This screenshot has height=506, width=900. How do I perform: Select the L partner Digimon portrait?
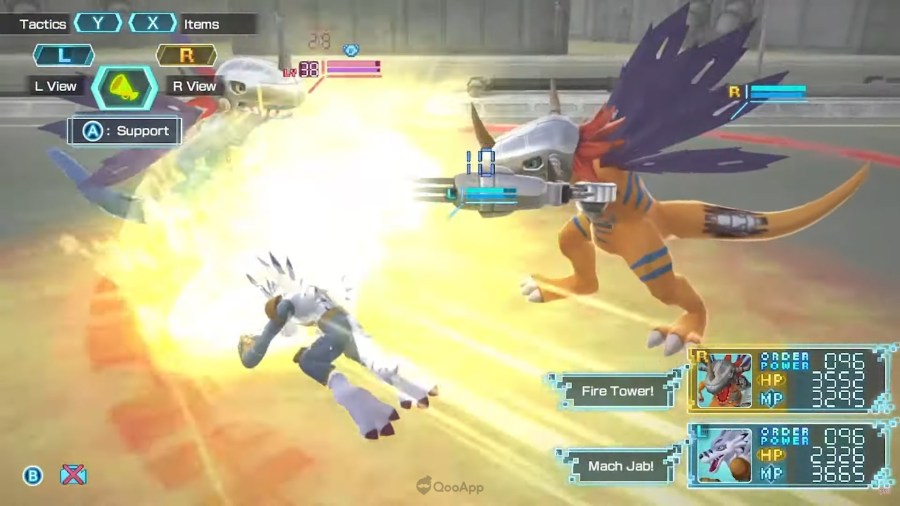tap(723, 455)
